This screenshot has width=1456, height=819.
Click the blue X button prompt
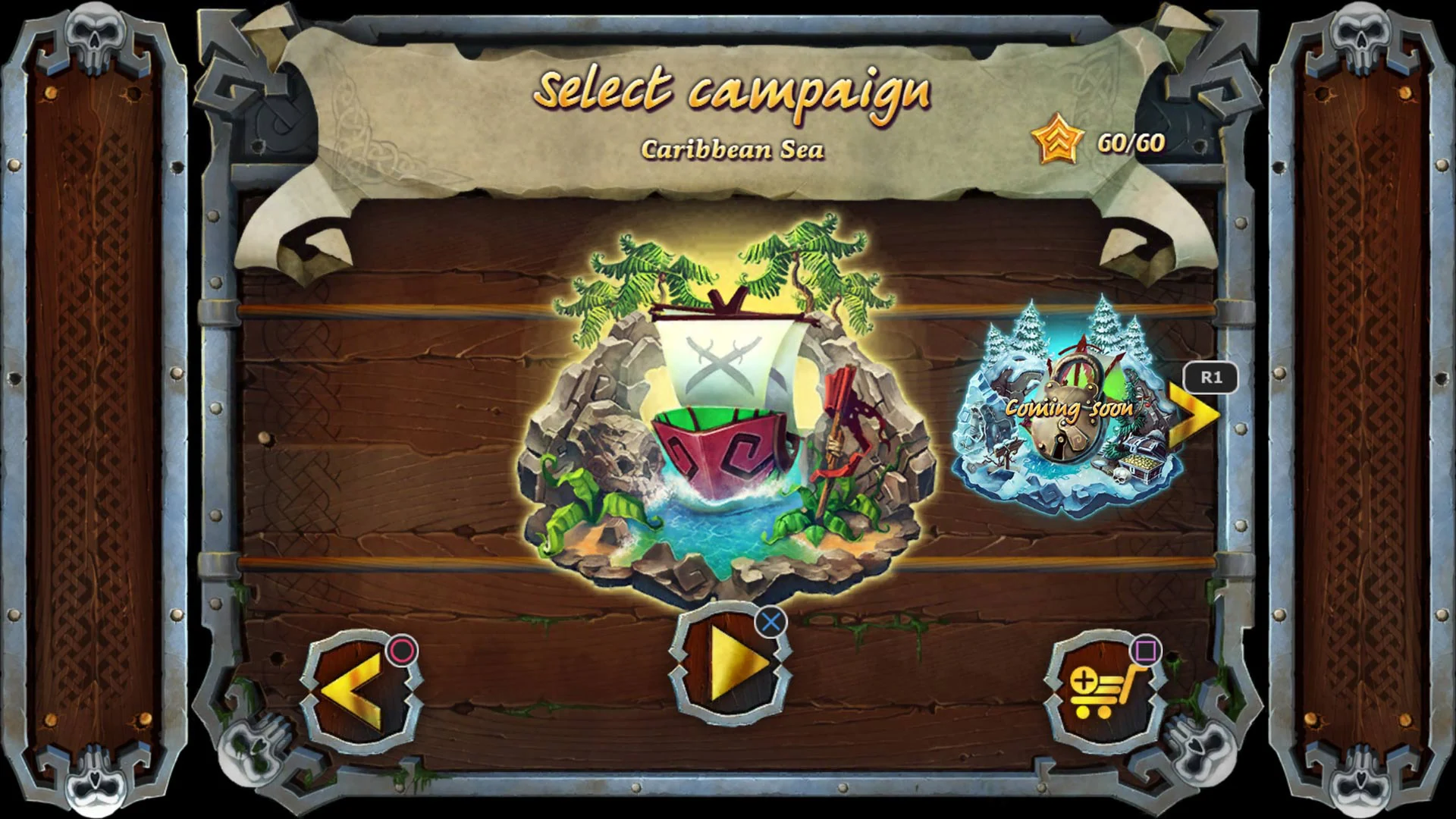click(x=770, y=623)
